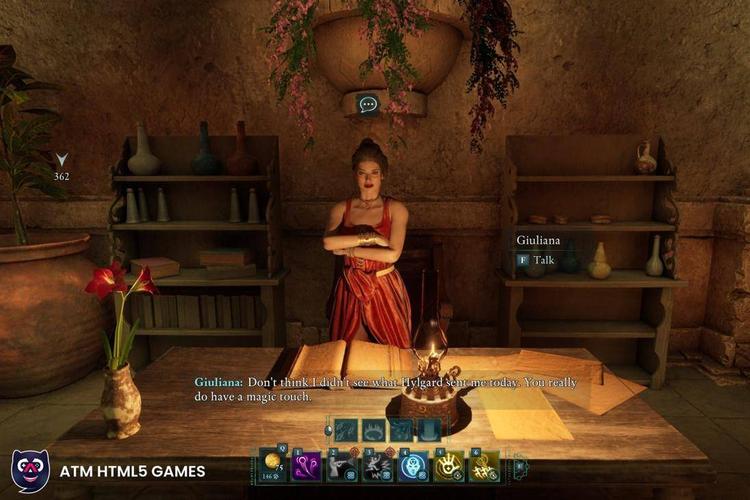This screenshot has height=500, width=750.
Task: Click the ATM HTML5 Games logo
Action: coord(31,471)
